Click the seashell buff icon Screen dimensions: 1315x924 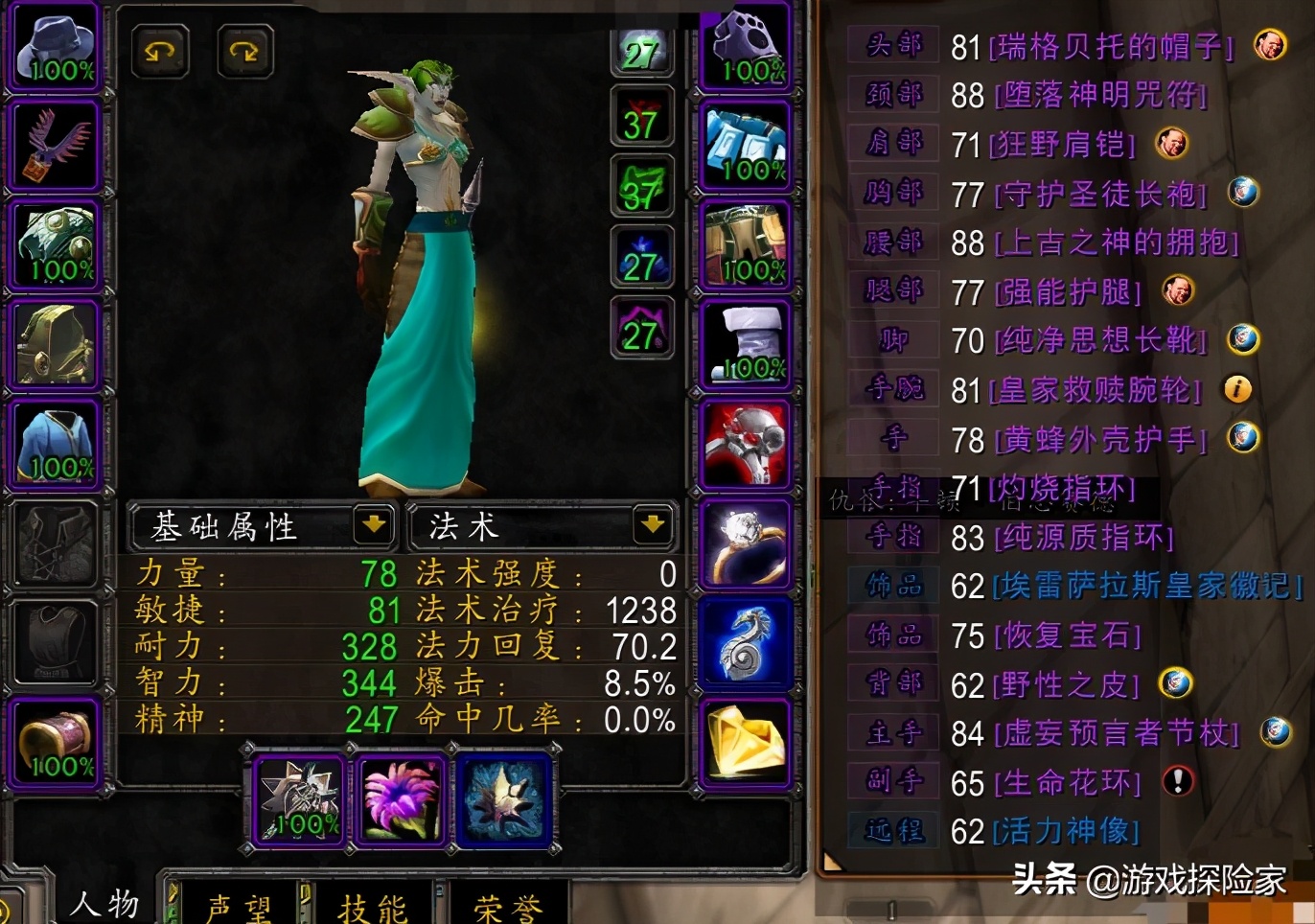pyautogui.click(x=504, y=799)
